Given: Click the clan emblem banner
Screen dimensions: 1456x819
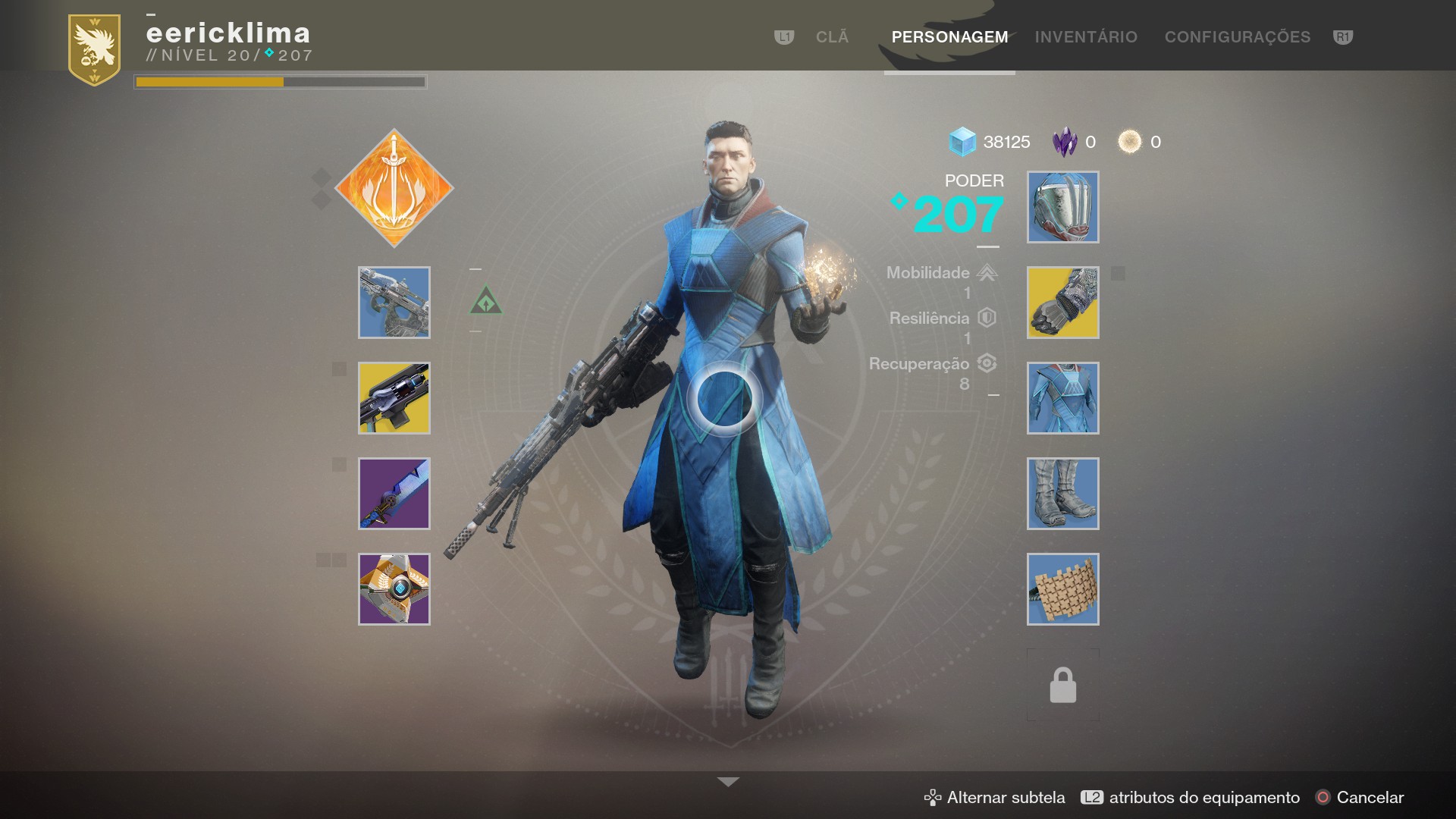Looking at the screenshot, I should pos(95,49).
